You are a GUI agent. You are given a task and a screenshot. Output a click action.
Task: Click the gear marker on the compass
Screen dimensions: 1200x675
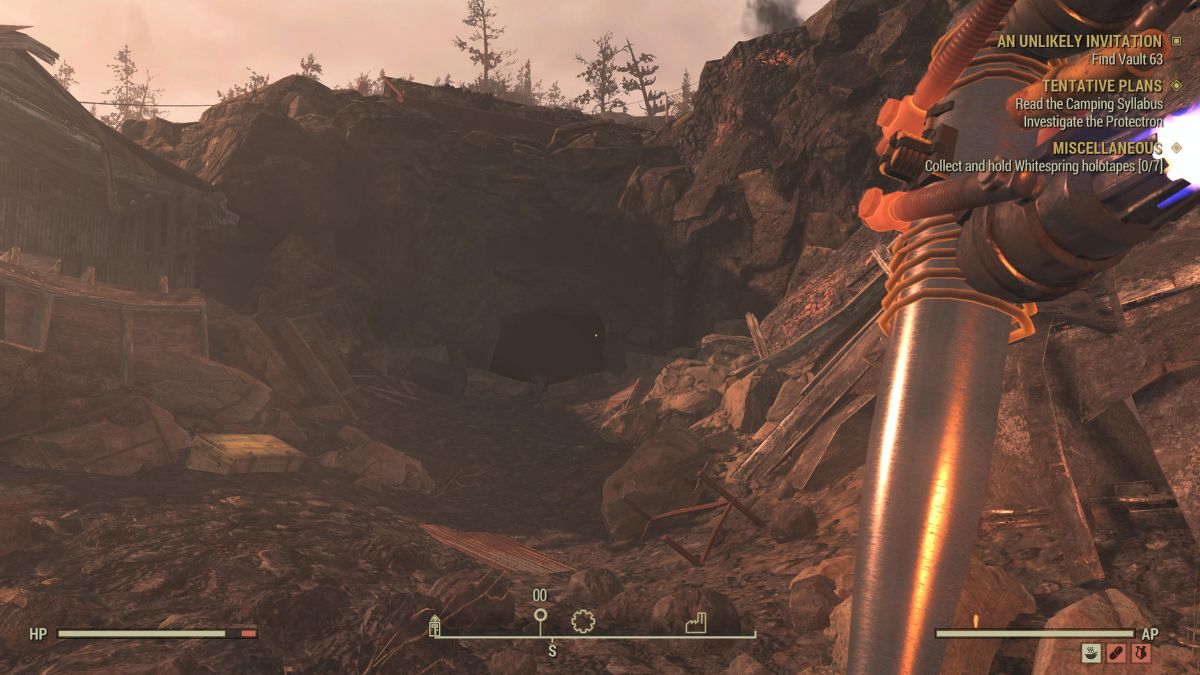tap(583, 622)
